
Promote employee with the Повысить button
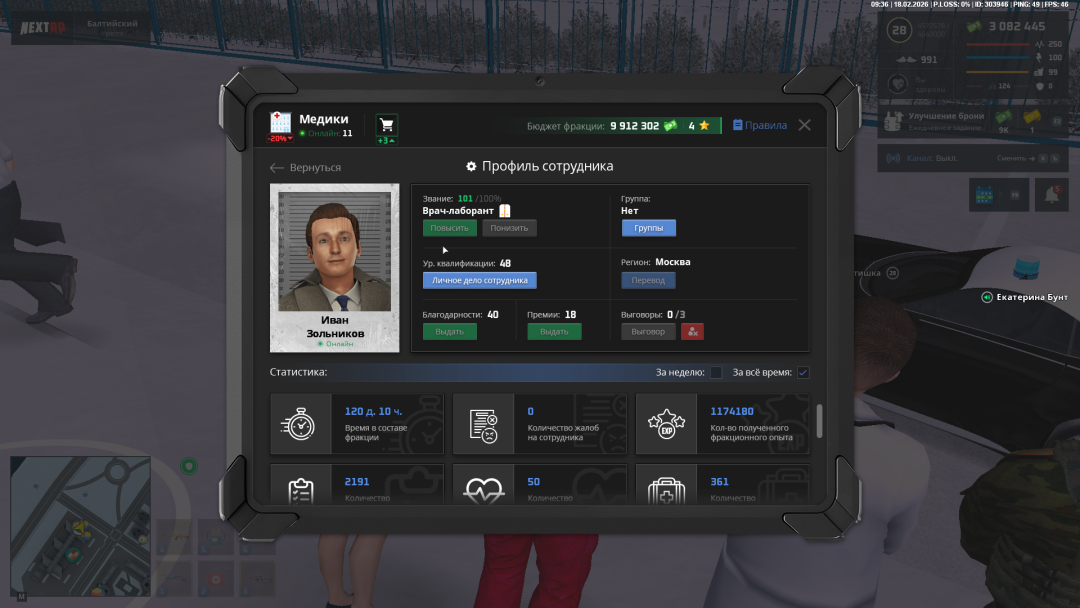[449, 228]
